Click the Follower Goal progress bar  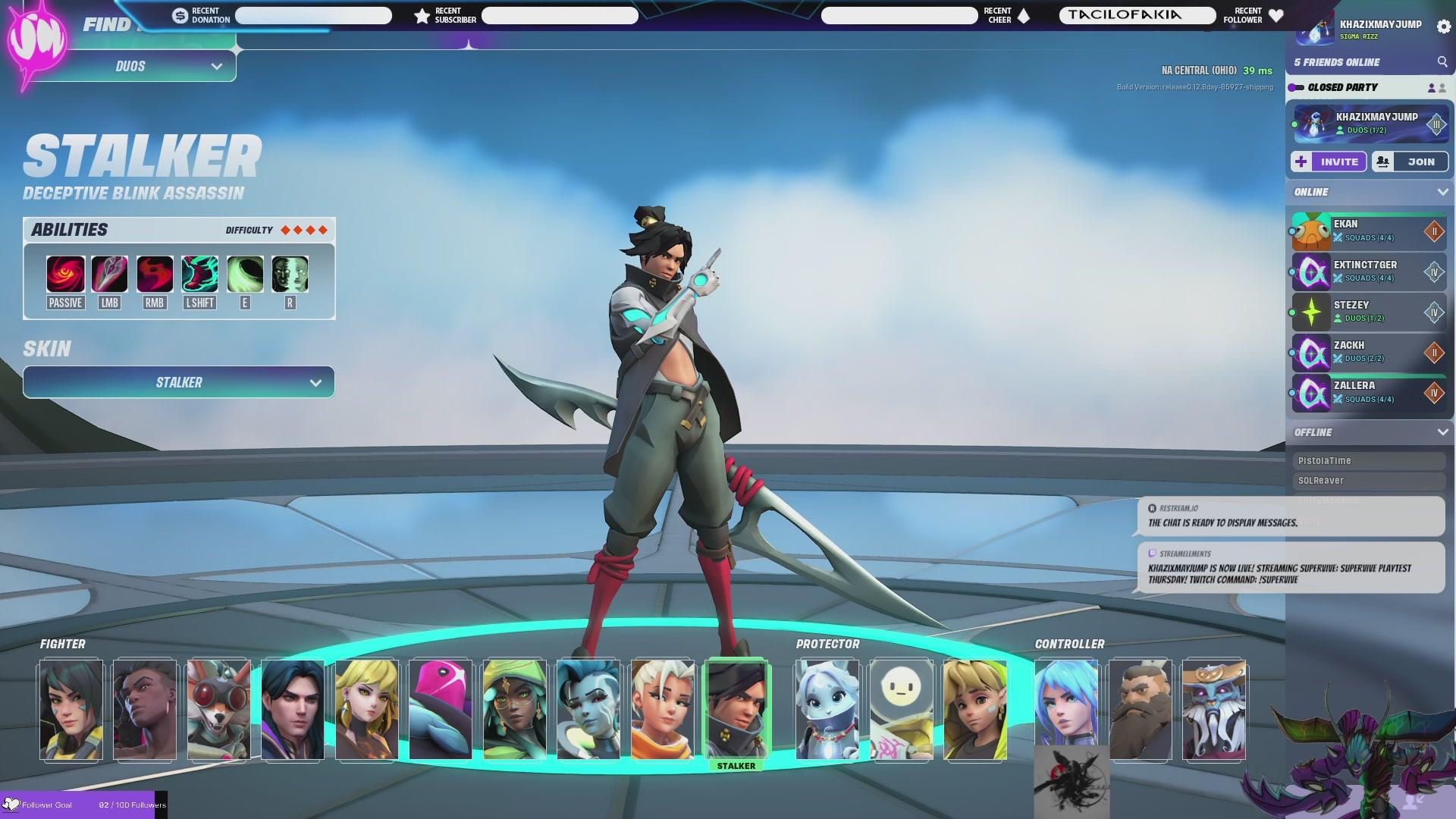pos(83,805)
